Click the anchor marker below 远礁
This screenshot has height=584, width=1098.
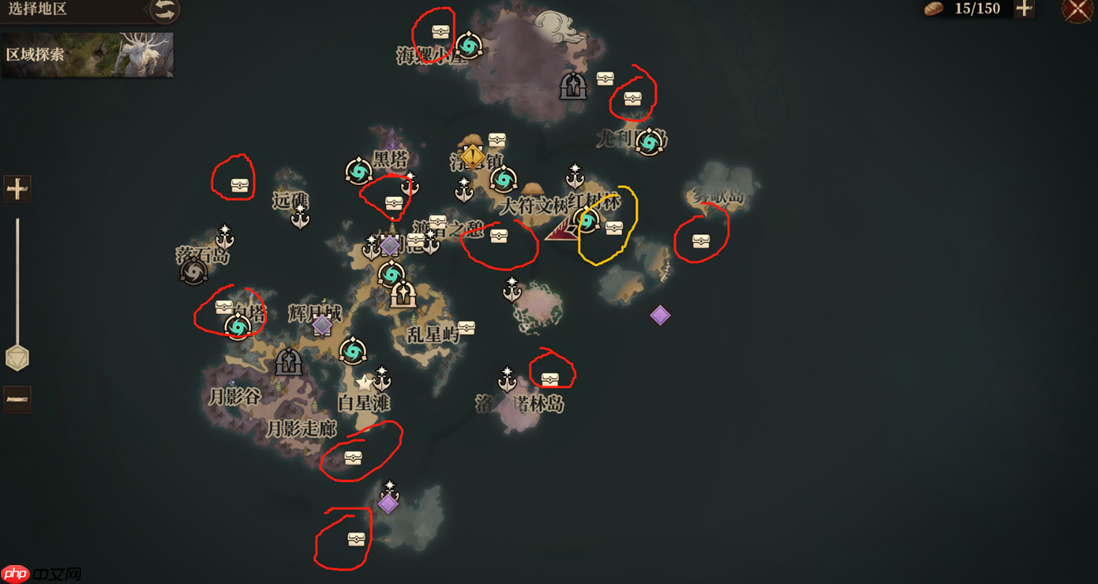pos(300,216)
